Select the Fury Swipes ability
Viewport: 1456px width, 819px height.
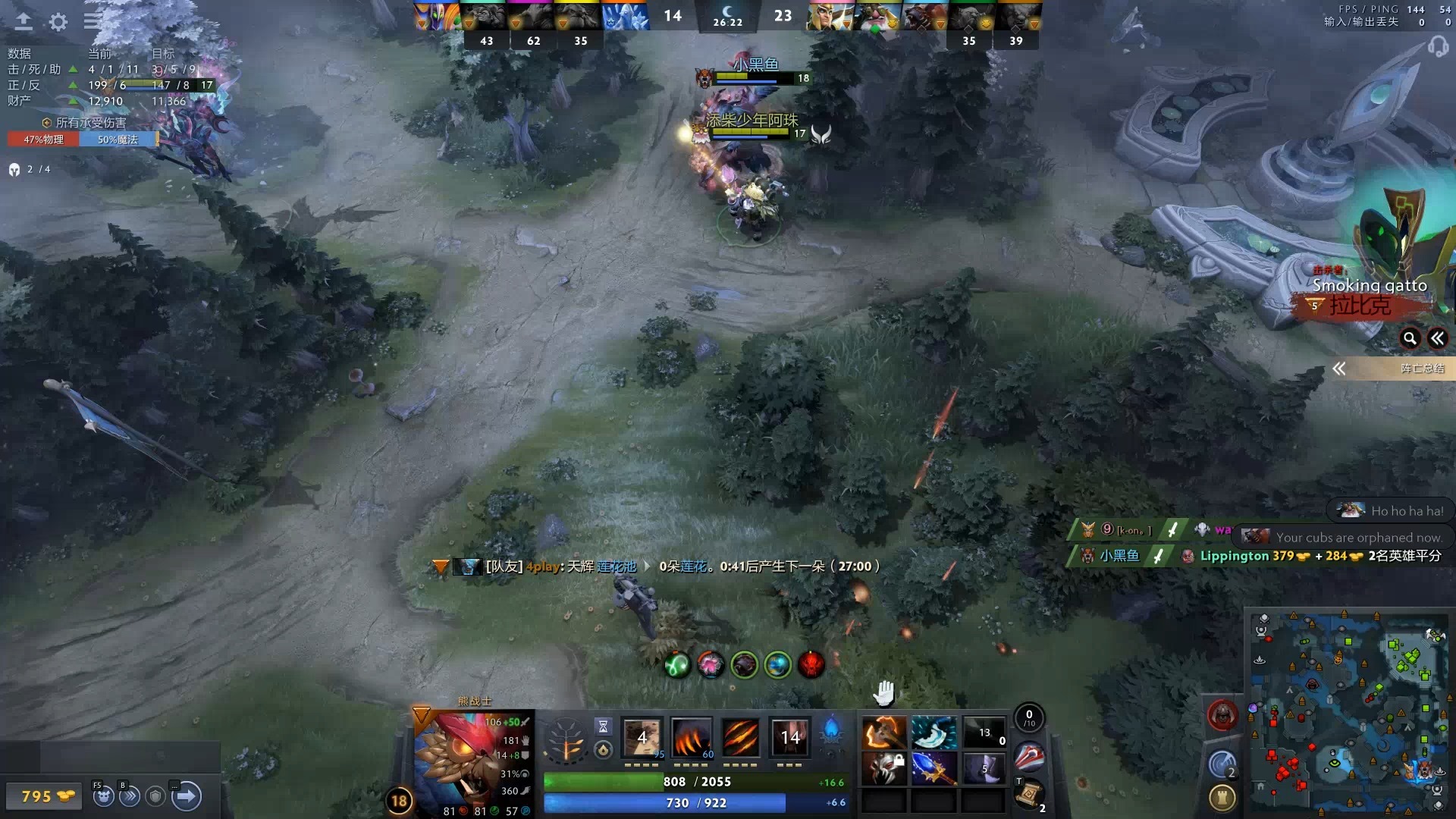pos(741,737)
